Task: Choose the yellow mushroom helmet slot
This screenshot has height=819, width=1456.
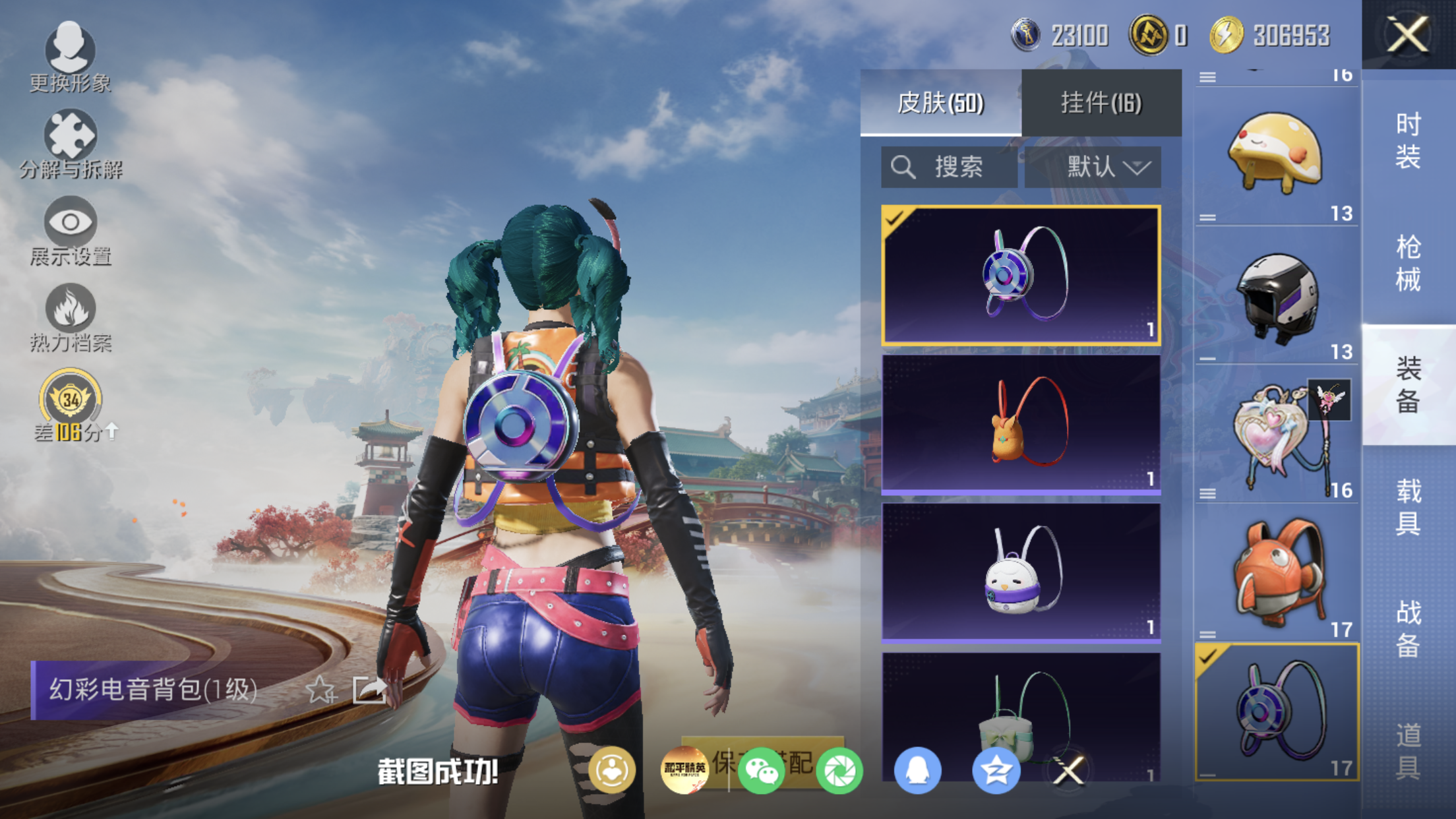Action: coord(1277,156)
